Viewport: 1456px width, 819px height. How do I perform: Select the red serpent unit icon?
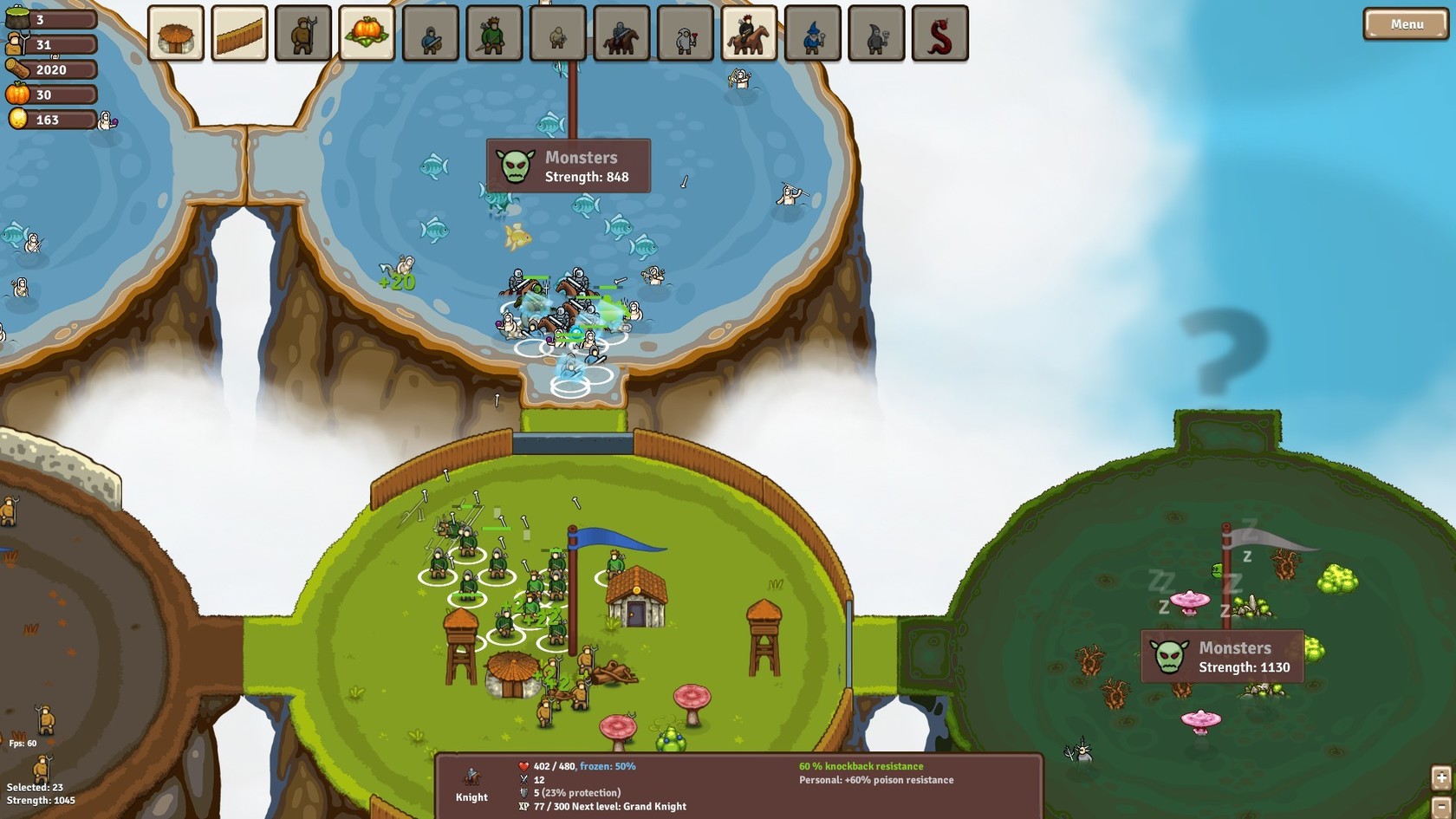(940, 34)
